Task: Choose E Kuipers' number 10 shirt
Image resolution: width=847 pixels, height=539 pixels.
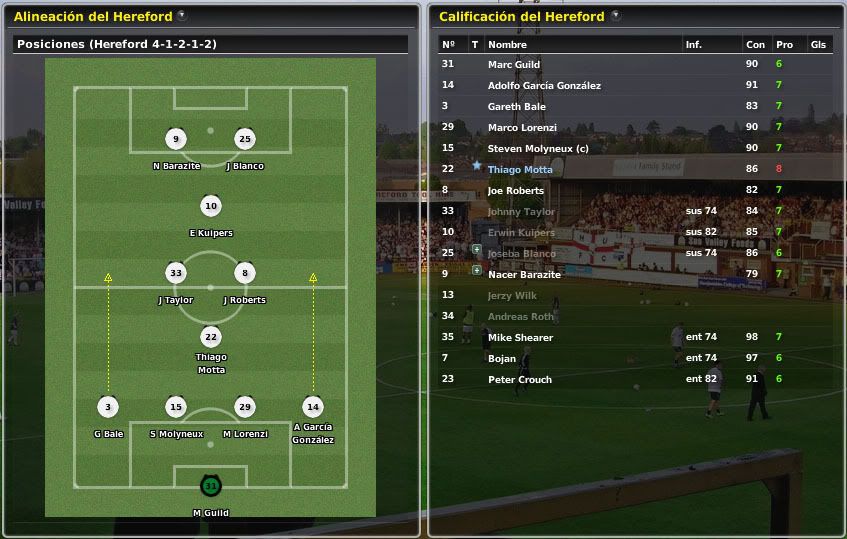Action: (x=210, y=207)
